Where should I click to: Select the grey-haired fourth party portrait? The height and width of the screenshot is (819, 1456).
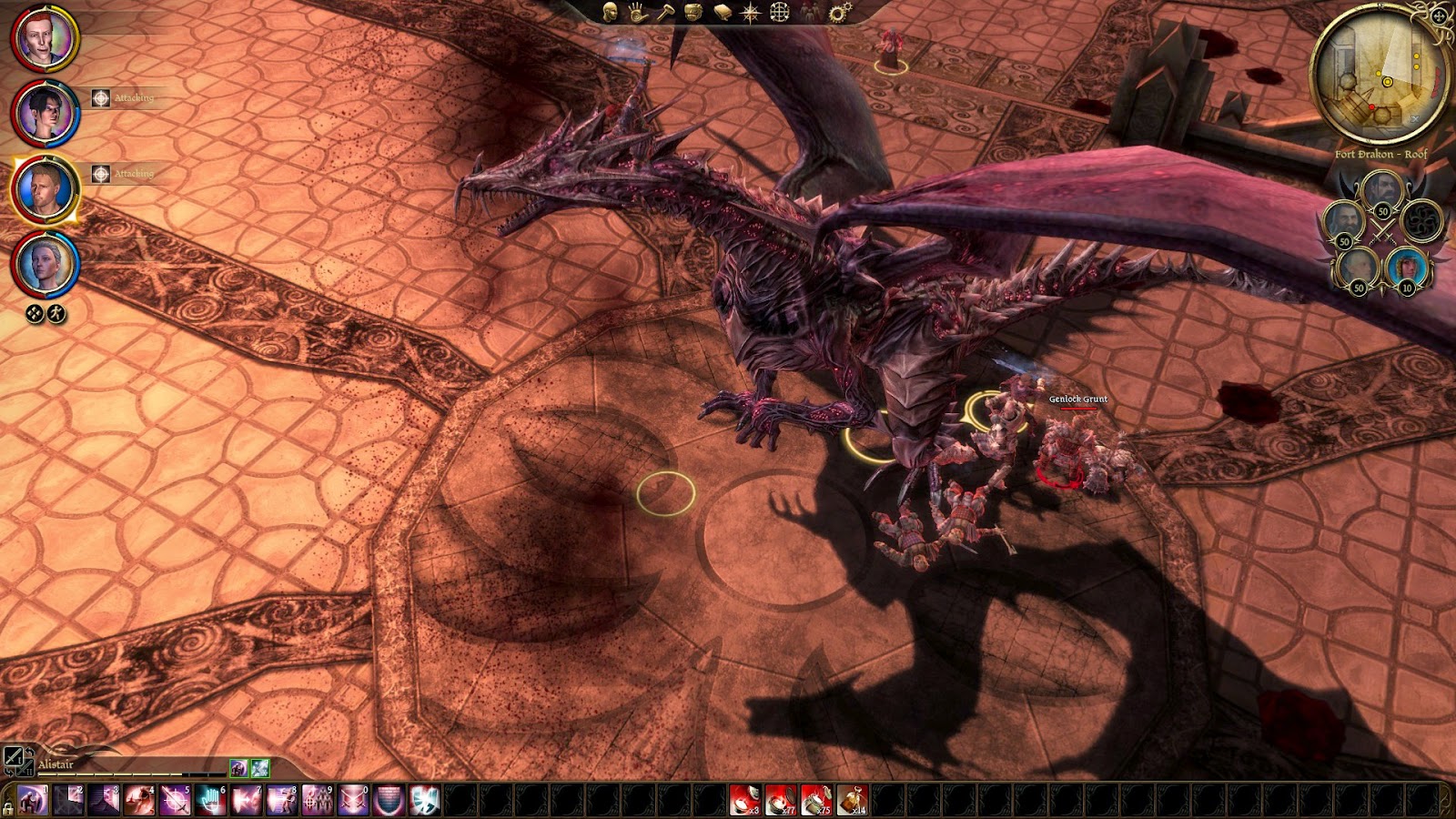(44, 265)
